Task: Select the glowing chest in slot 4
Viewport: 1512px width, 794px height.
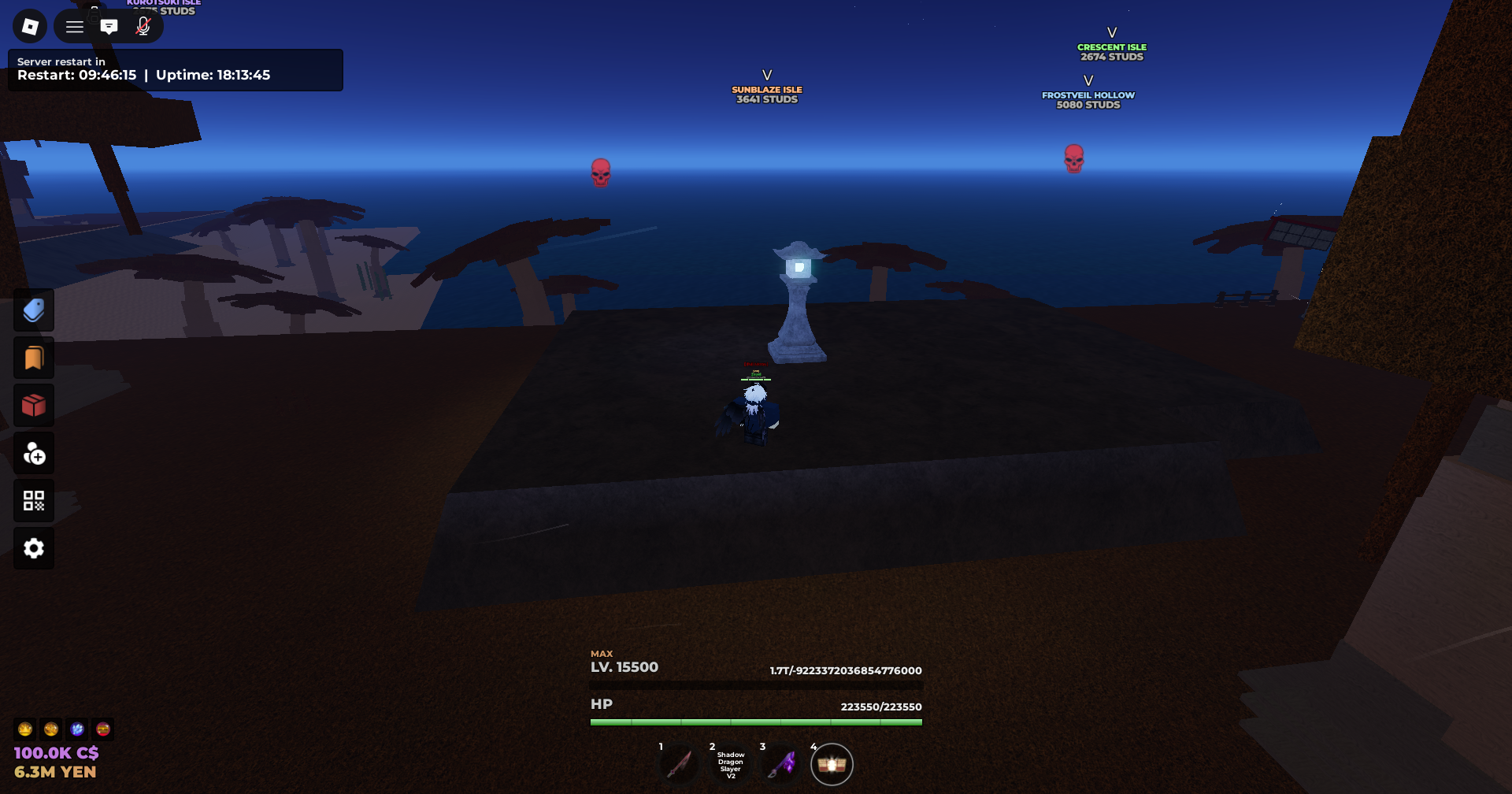Action: (x=832, y=765)
